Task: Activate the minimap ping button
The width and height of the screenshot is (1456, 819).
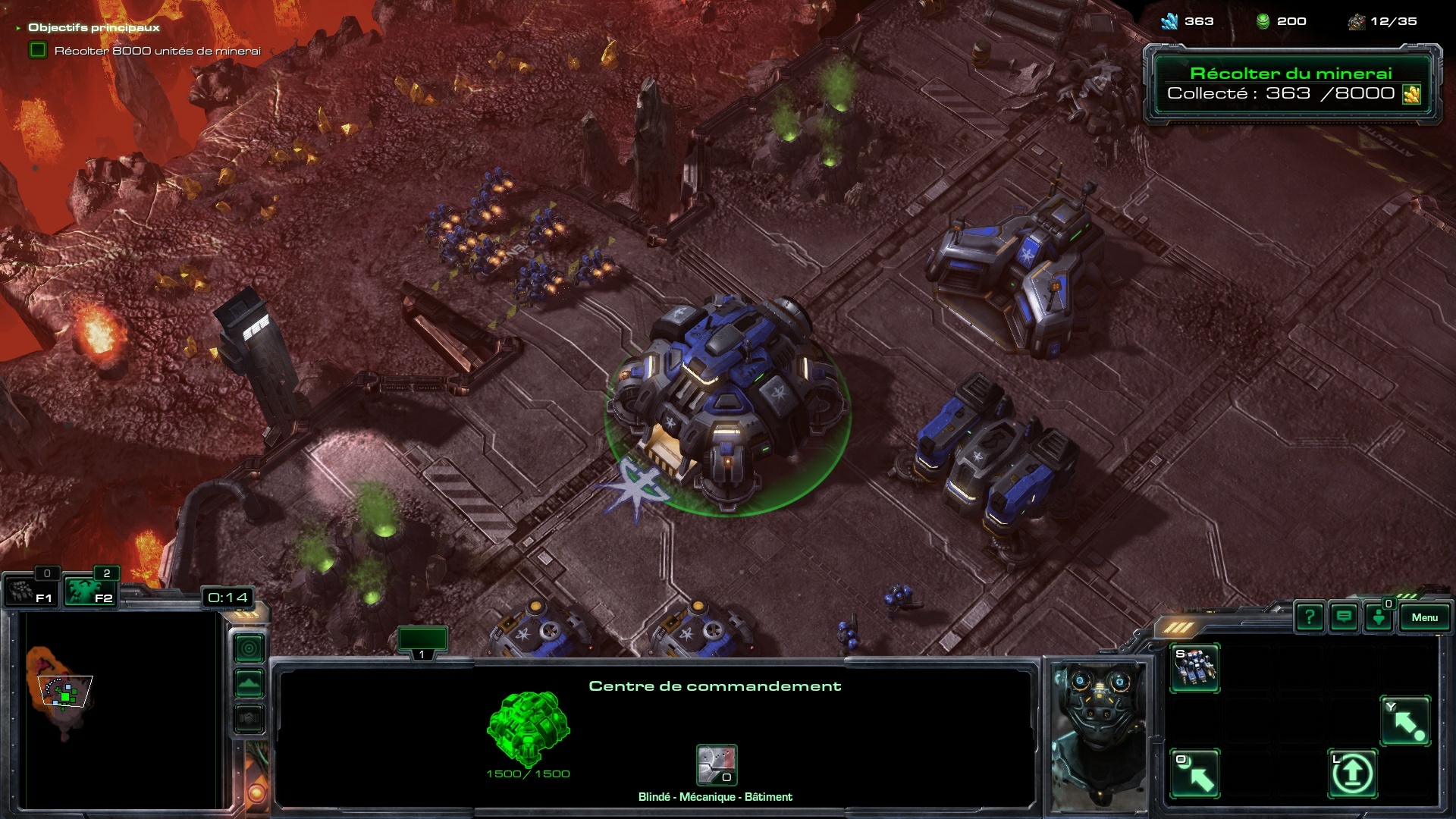Action: 249,648
